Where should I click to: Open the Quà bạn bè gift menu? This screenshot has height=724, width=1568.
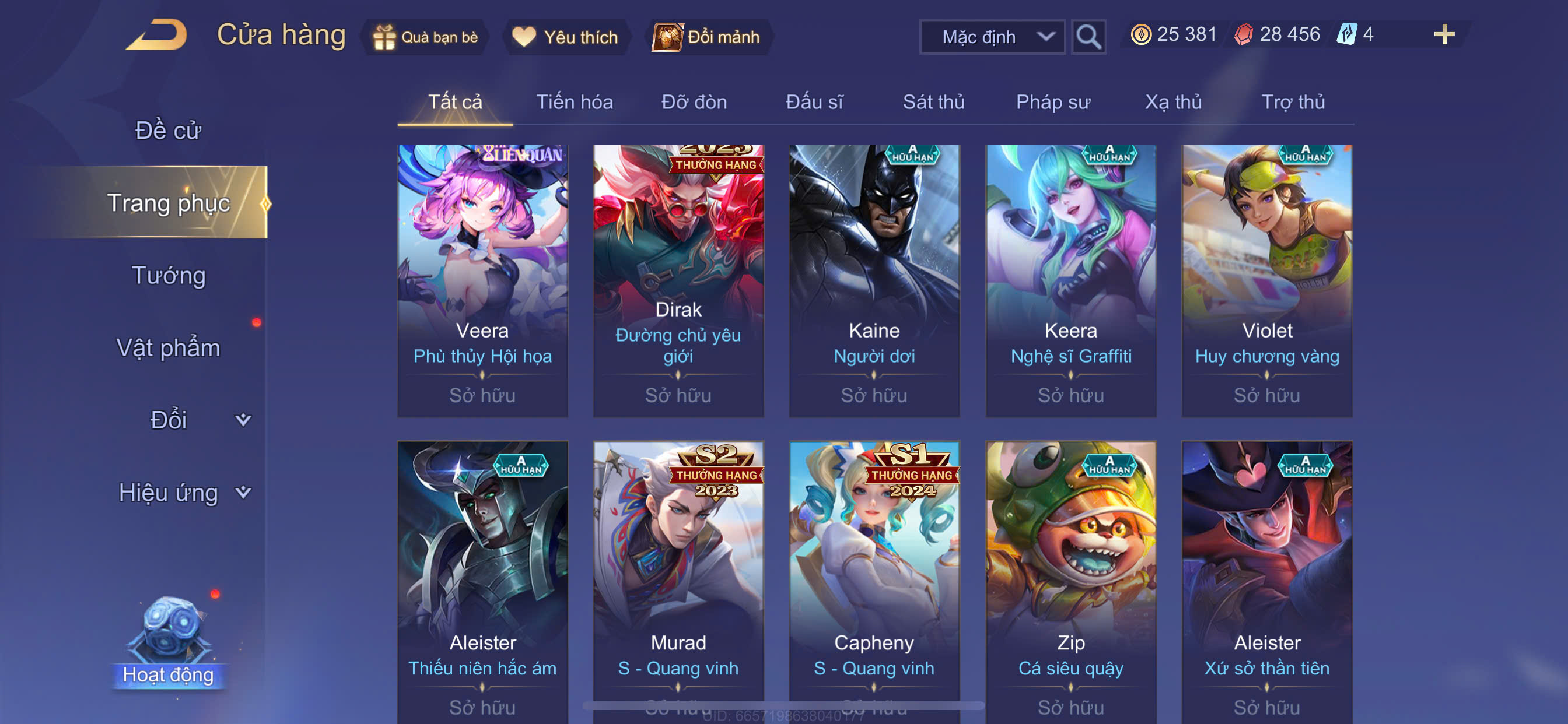425,37
